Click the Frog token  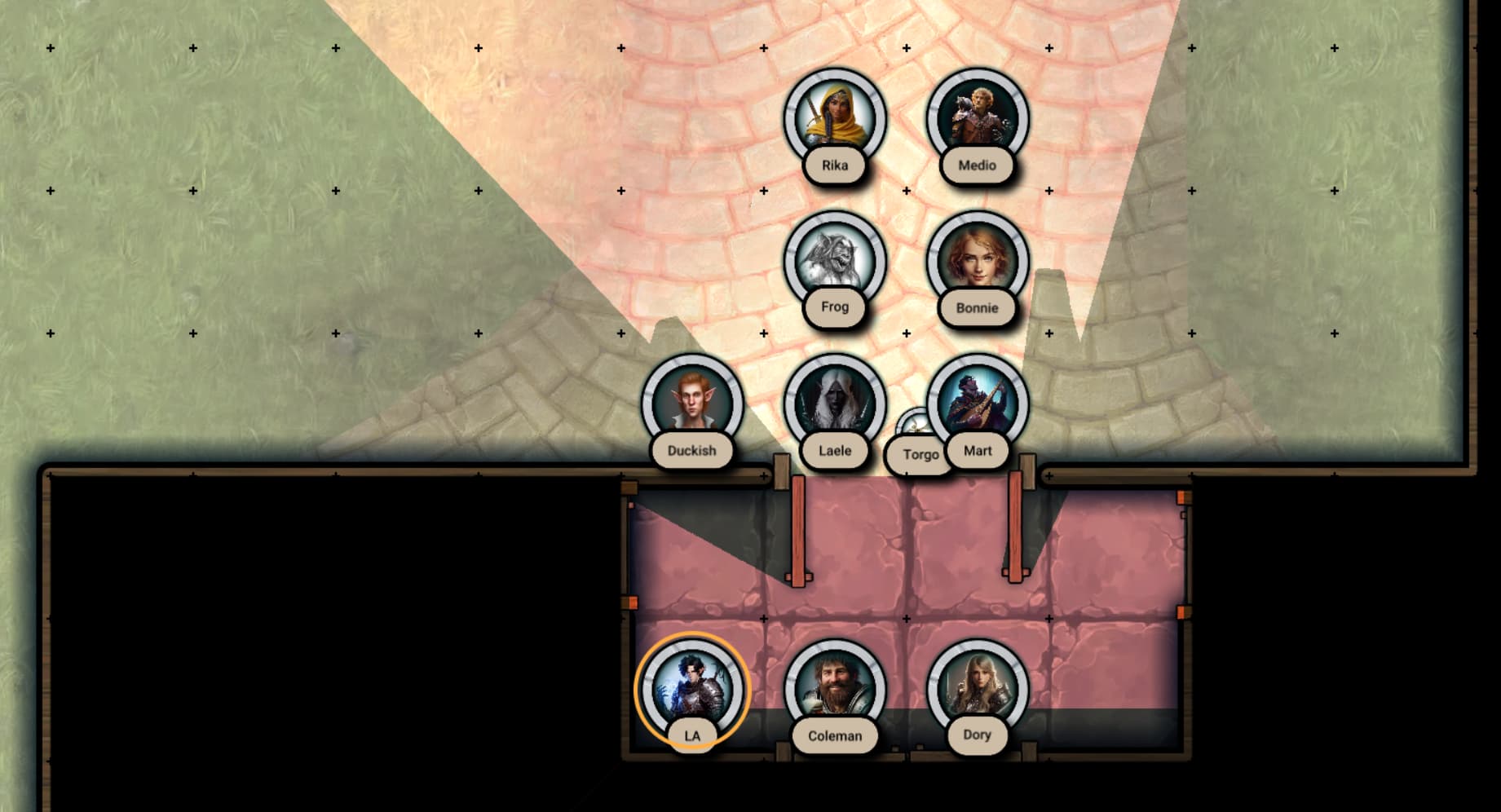pyautogui.click(x=834, y=261)
